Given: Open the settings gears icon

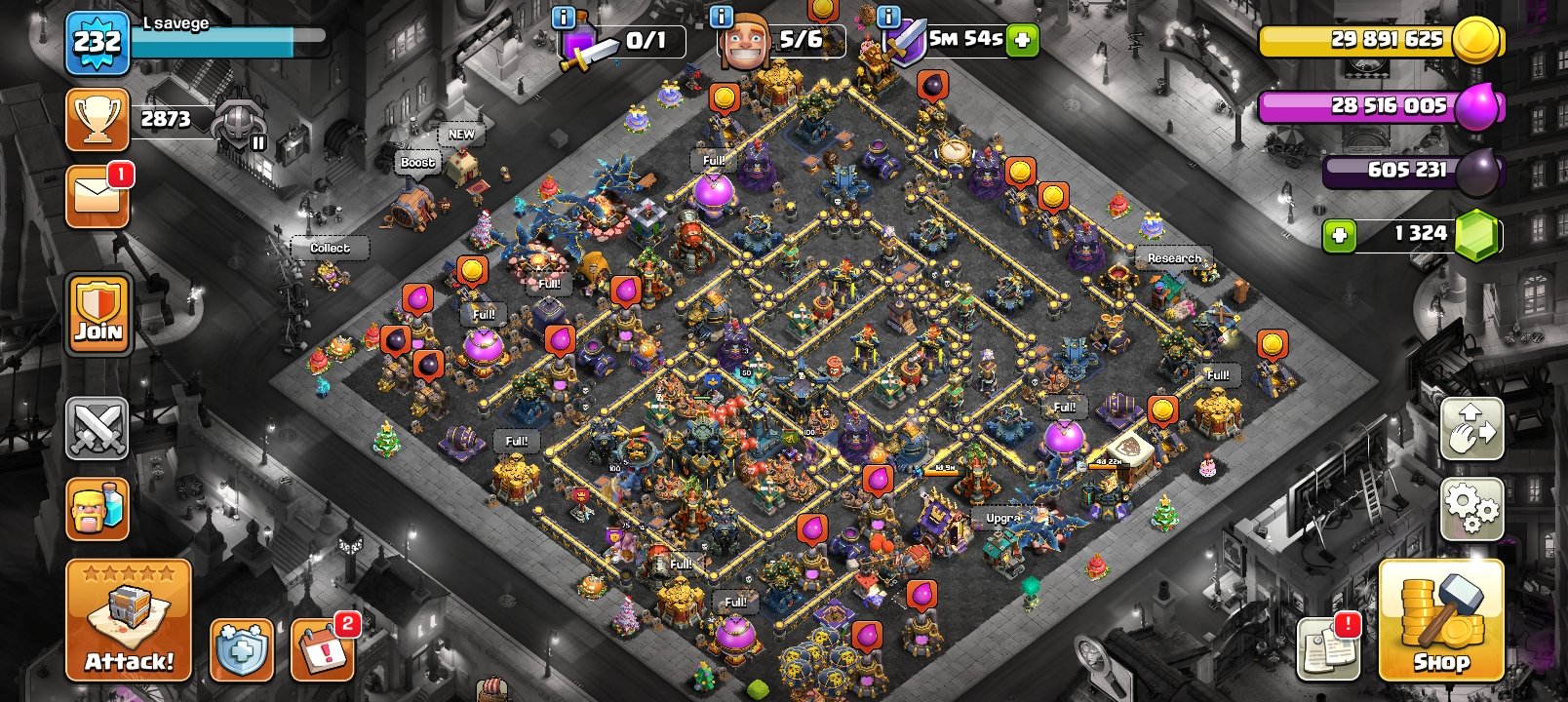Looking at the screenshot, I should tap(1472, 507).
